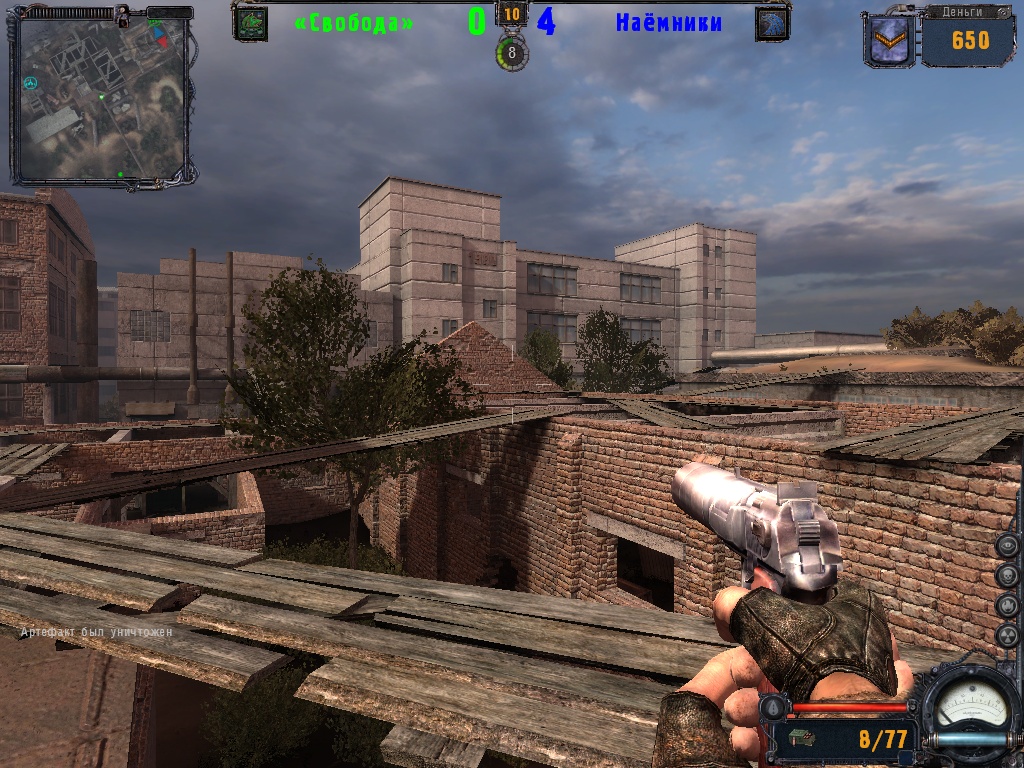Click the minimap in the corner

coord(100,98)
